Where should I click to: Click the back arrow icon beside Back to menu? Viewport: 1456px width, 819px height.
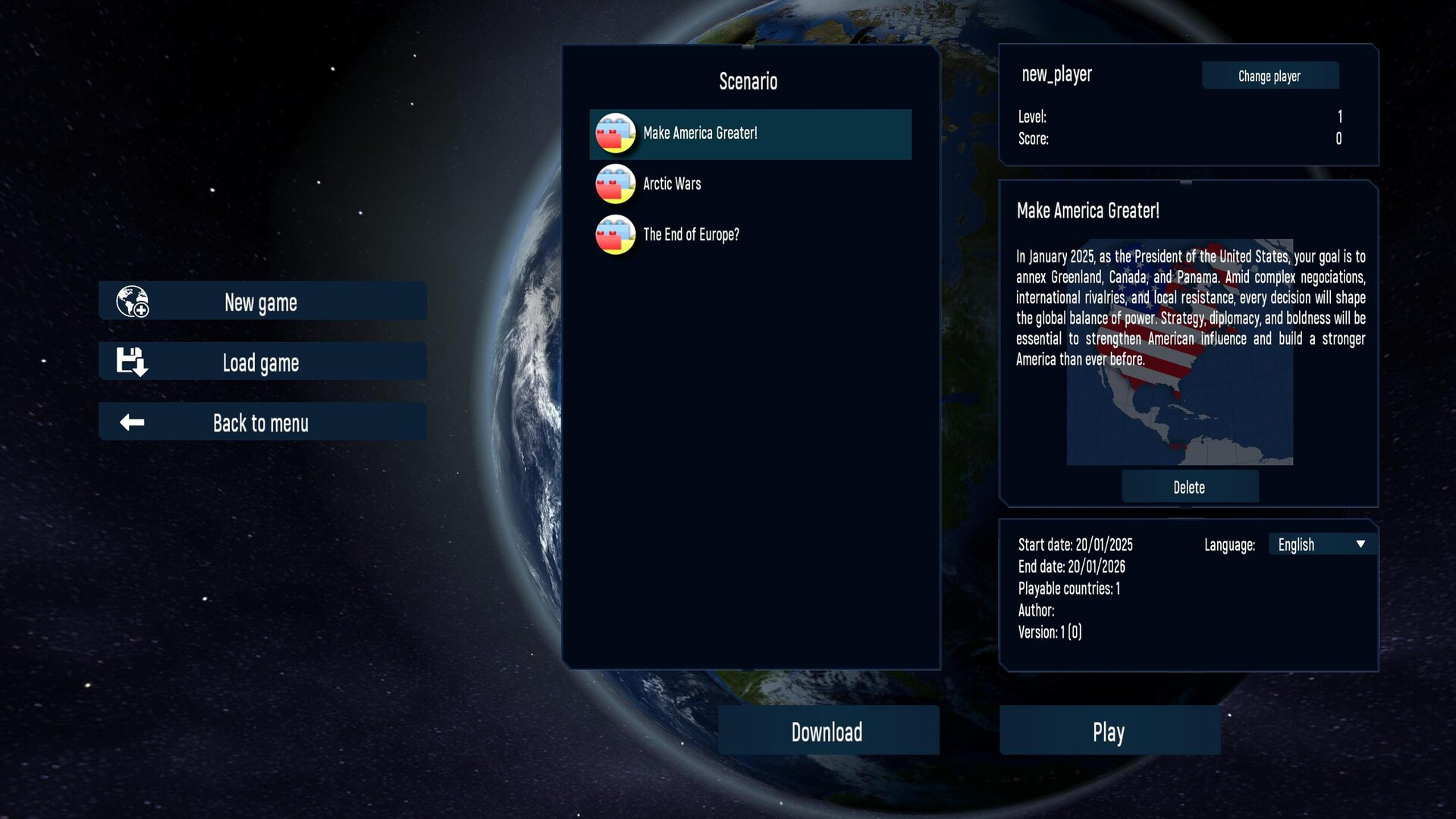pos(132,422)
